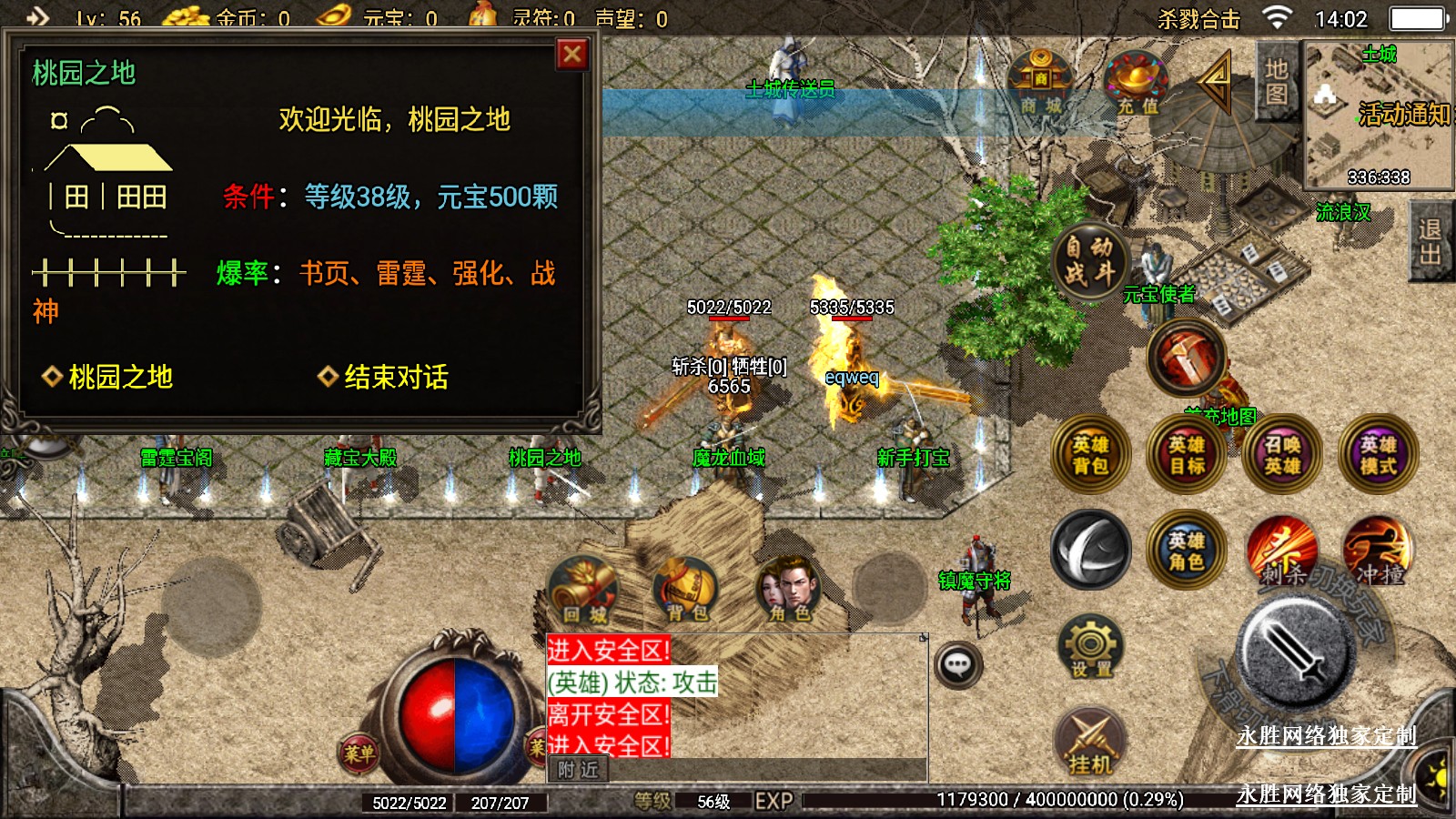Tap the 退出 exit button
The height and width of the screenshot is (819, 1456).
point(1431,241)
